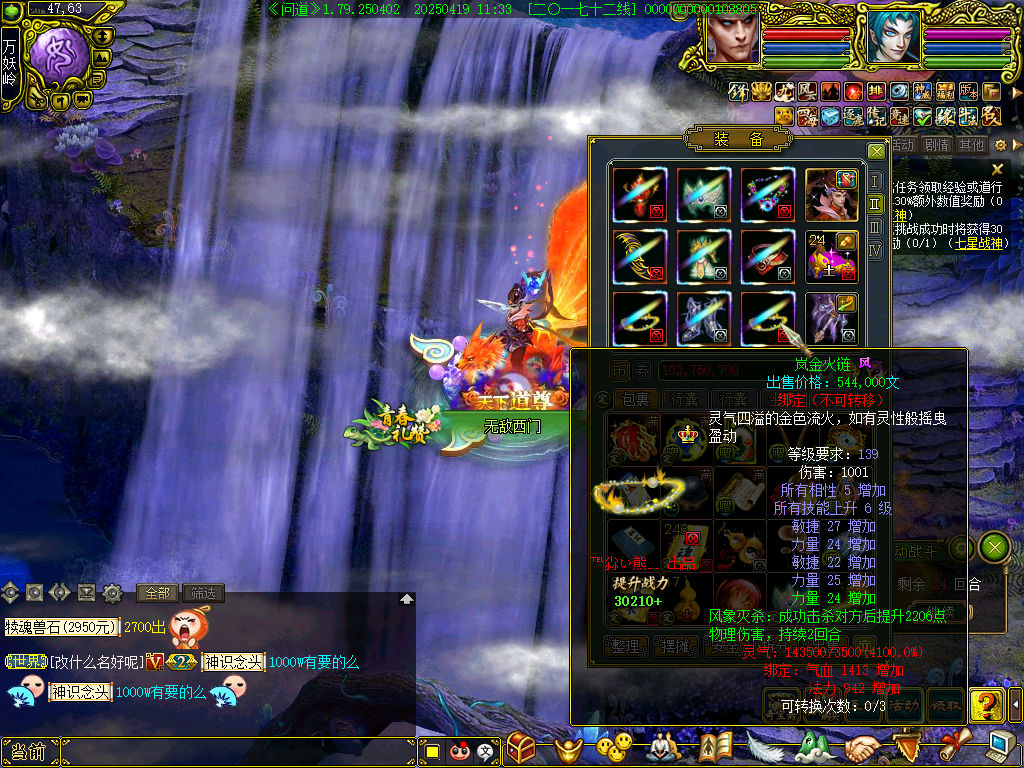Open the treasure chest bag icon
The height and width of the screenshot is (768, 1024).
click(521, 747)
